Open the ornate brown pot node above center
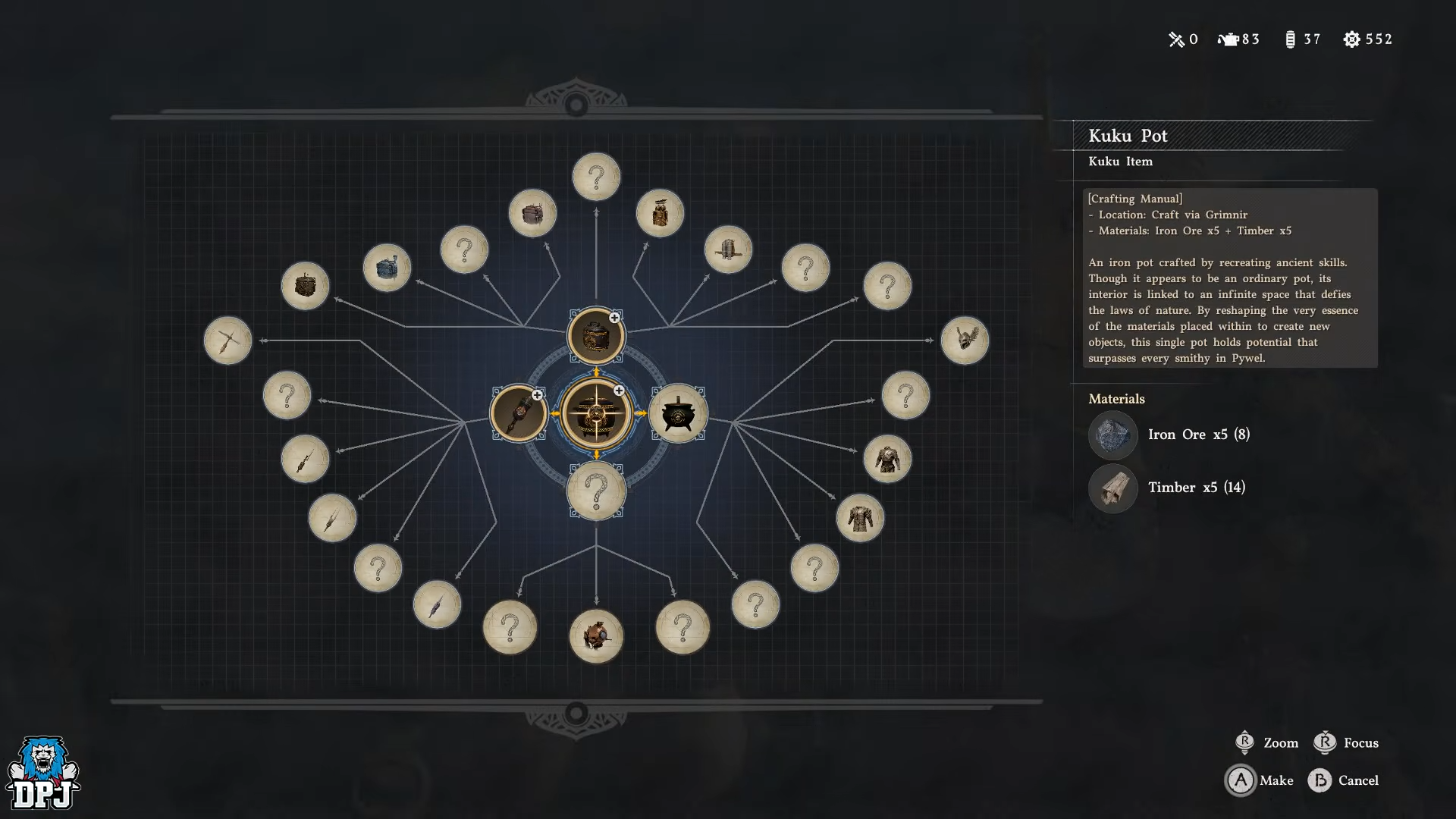The width and height of the screenshot is (1456, 819). 596,336
